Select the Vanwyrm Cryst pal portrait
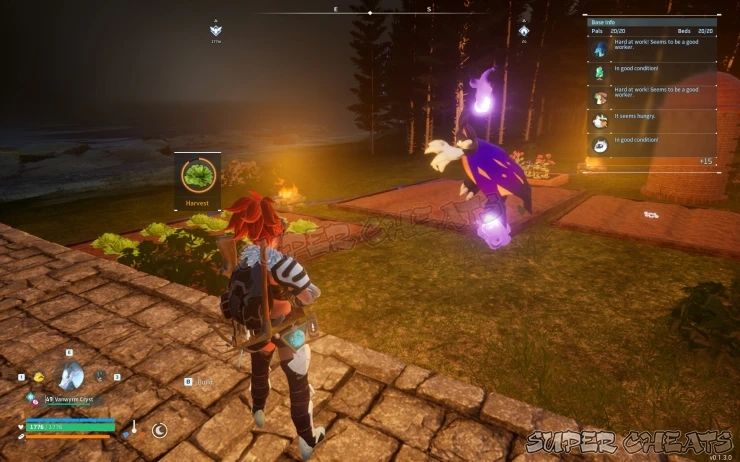740x462 pixels. coord(71,376)
